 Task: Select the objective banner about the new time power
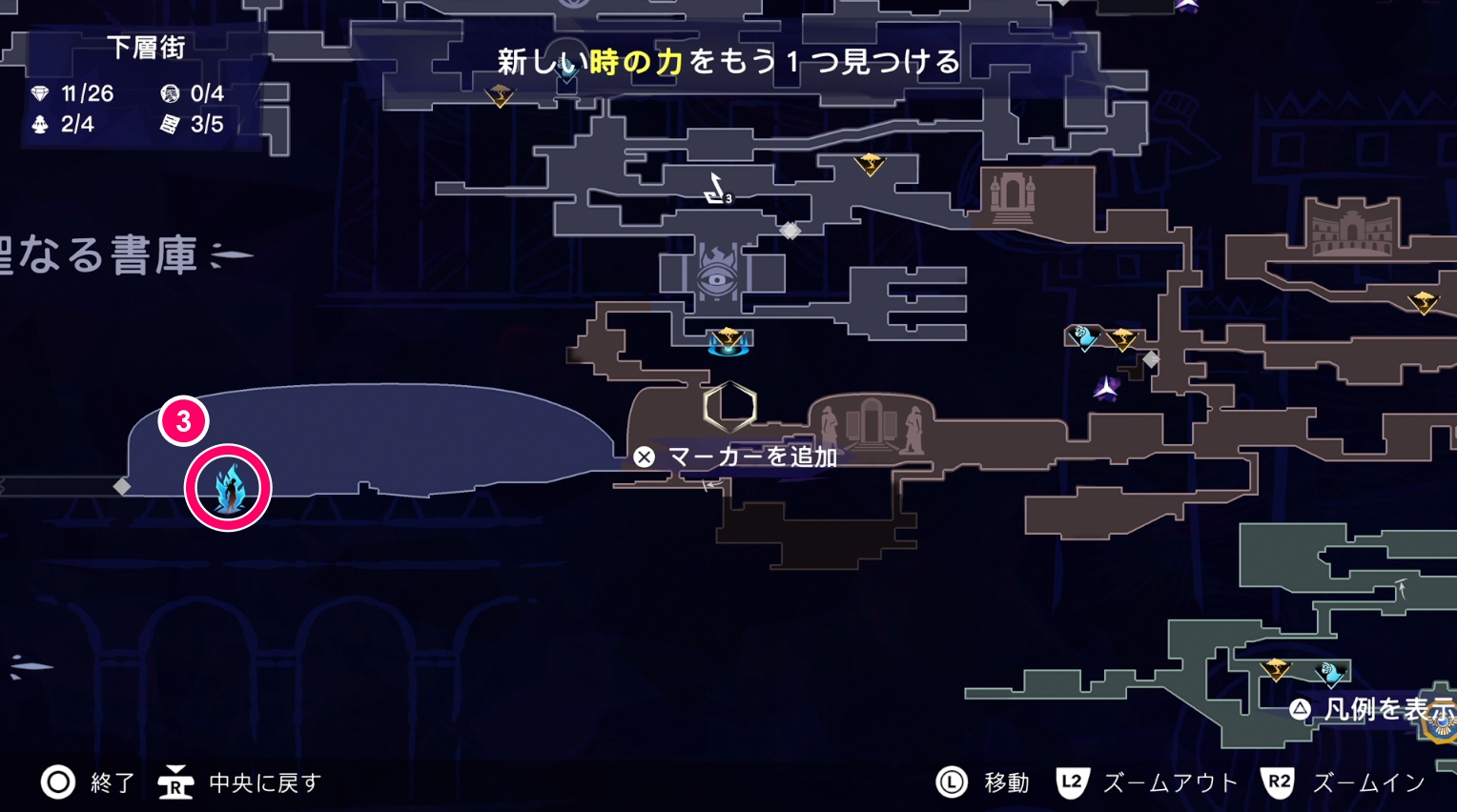[728, 62]
